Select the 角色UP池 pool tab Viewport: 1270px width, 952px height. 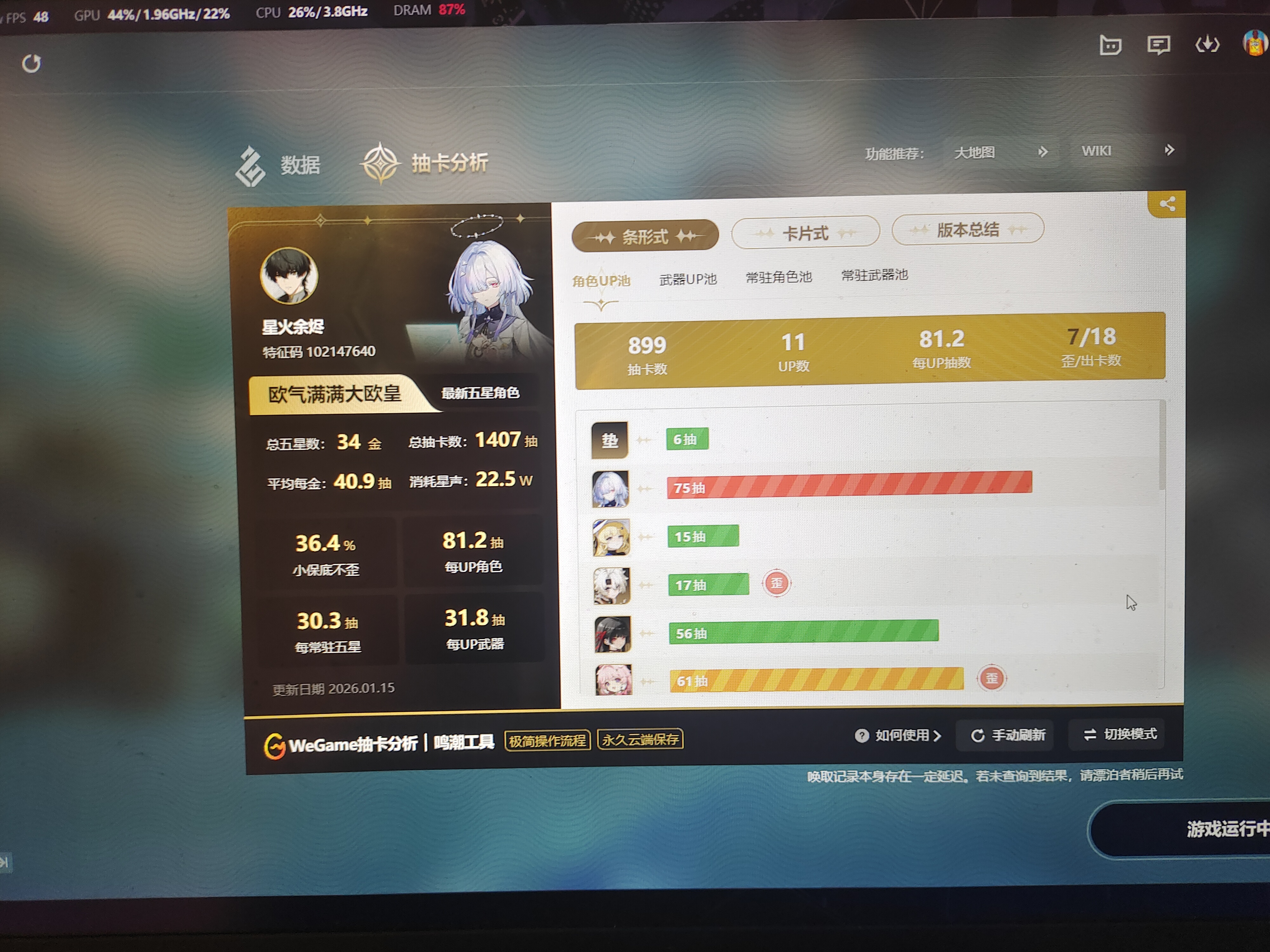tap(601, 281)
